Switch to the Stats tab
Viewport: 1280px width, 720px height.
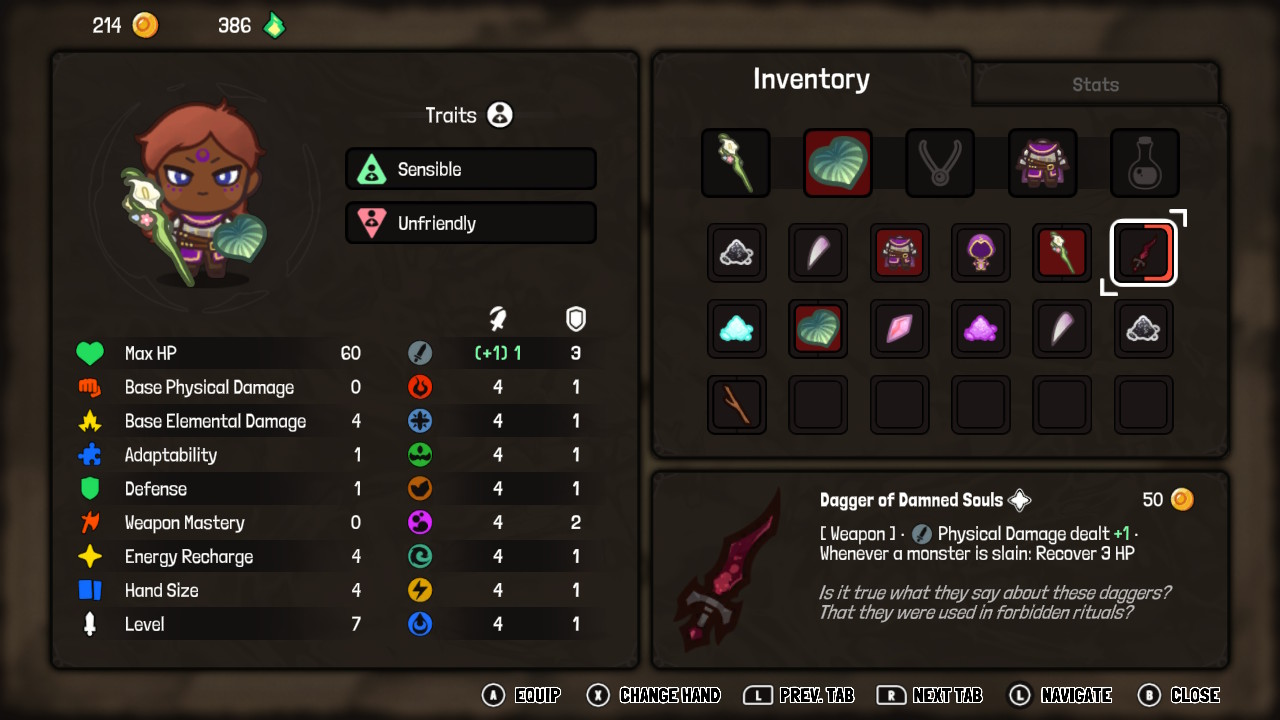(1094, 85)
